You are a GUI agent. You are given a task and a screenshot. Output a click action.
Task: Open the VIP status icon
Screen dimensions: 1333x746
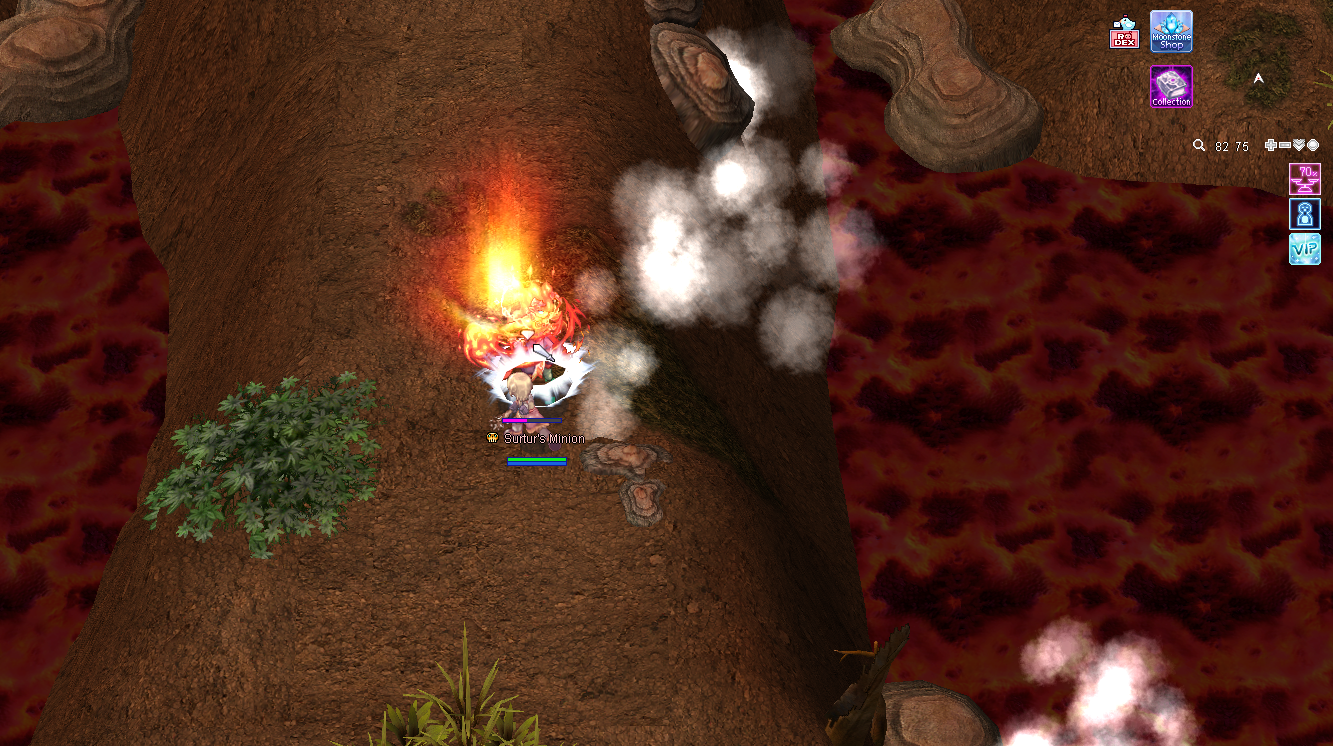(x=1305, y=249)
